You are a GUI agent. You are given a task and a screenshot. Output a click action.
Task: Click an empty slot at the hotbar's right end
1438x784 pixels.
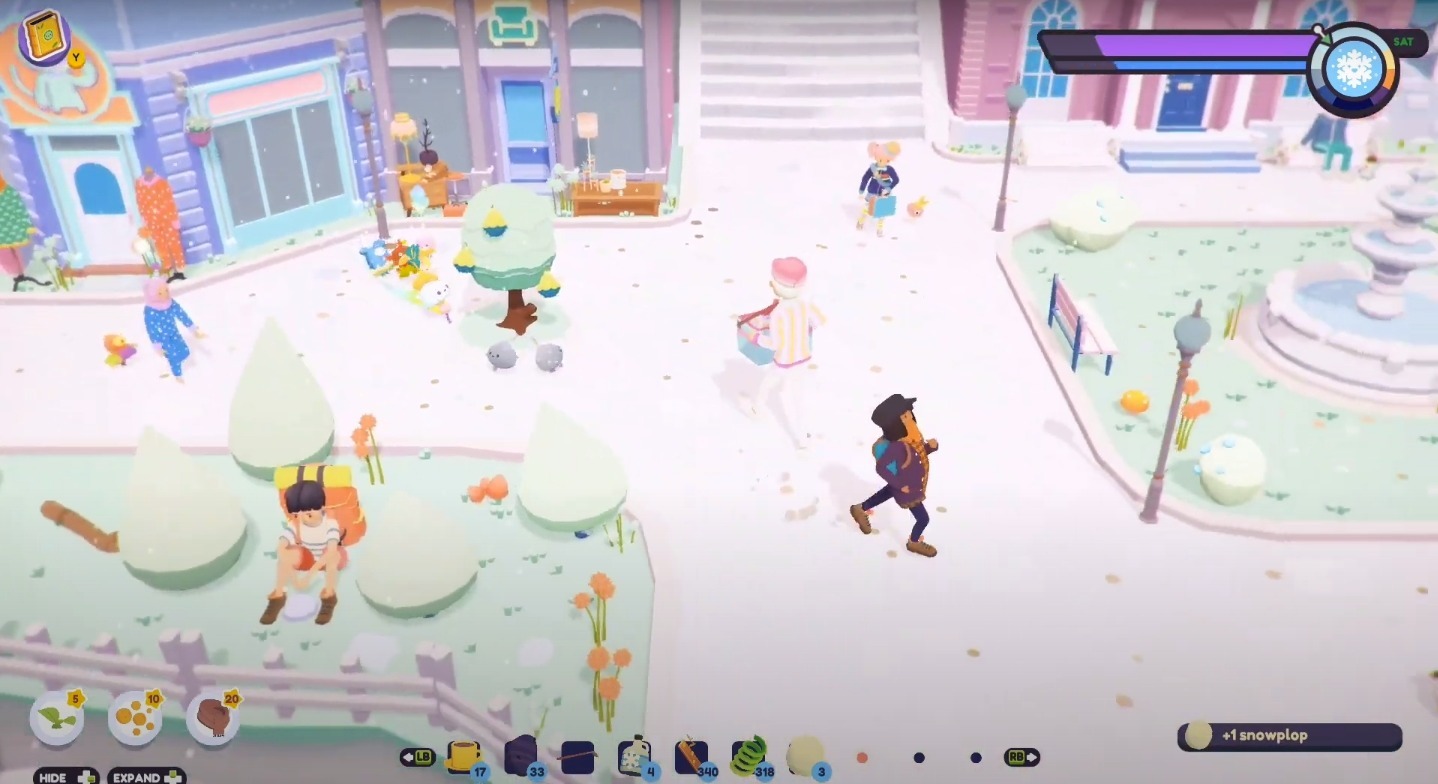coord(975,756)
